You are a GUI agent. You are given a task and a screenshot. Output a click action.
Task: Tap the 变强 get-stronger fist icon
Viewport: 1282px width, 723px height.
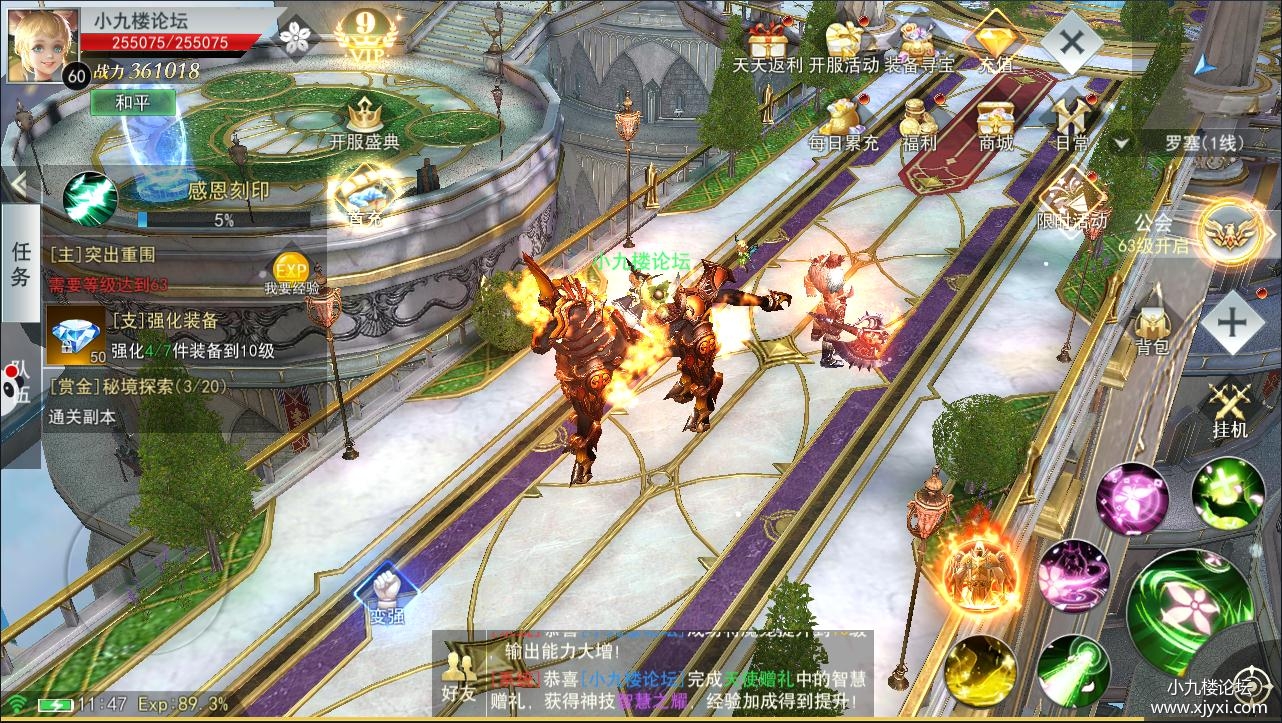[387, 594]
